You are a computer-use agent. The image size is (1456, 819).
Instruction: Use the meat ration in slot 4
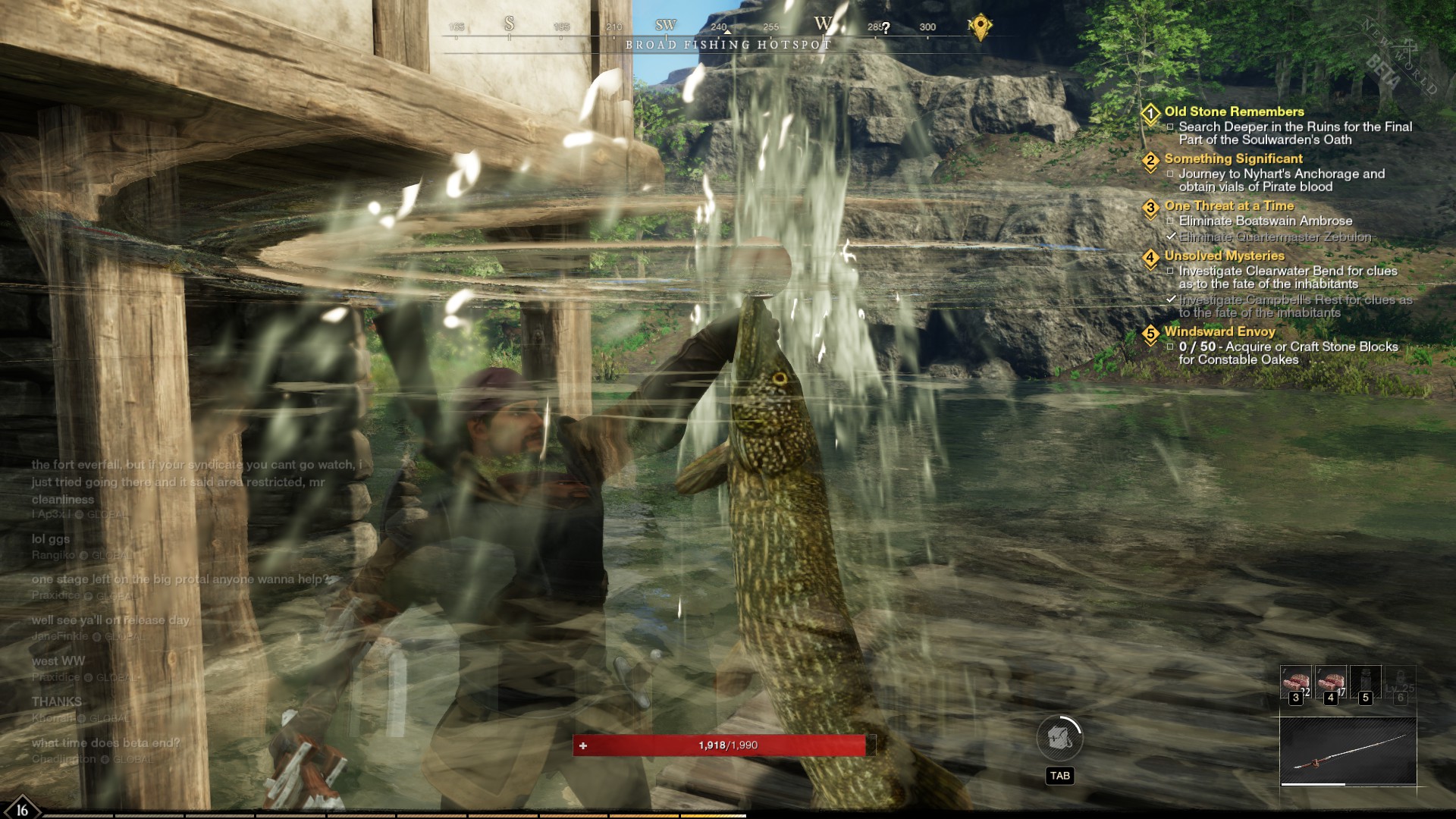click(1330, 682)
